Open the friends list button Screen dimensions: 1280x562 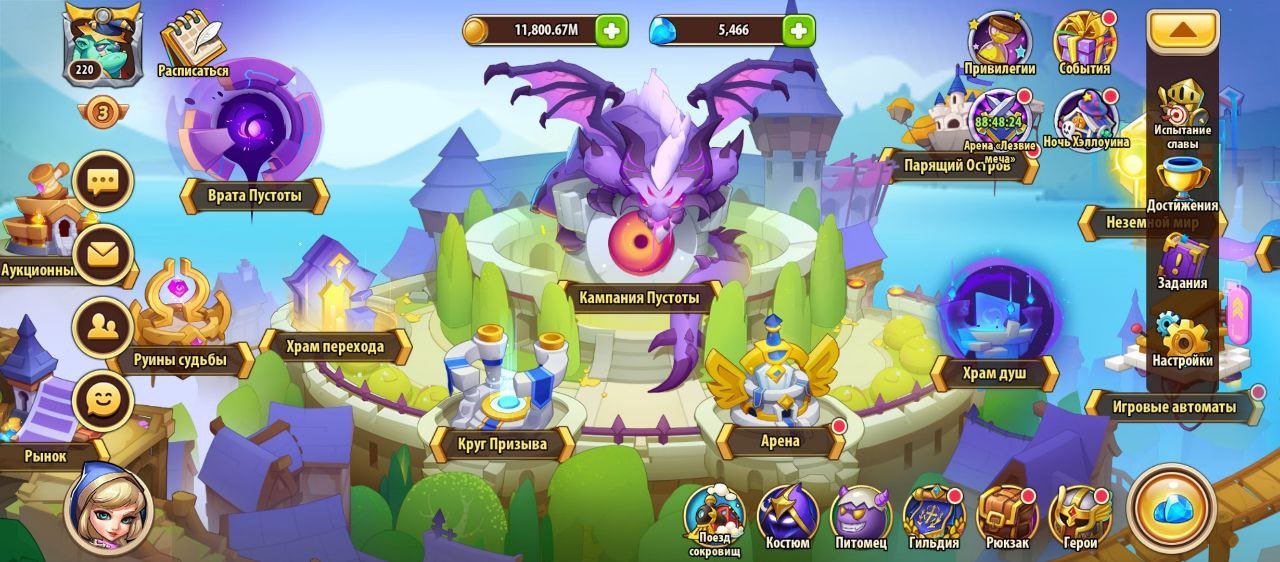click(103, 327)
